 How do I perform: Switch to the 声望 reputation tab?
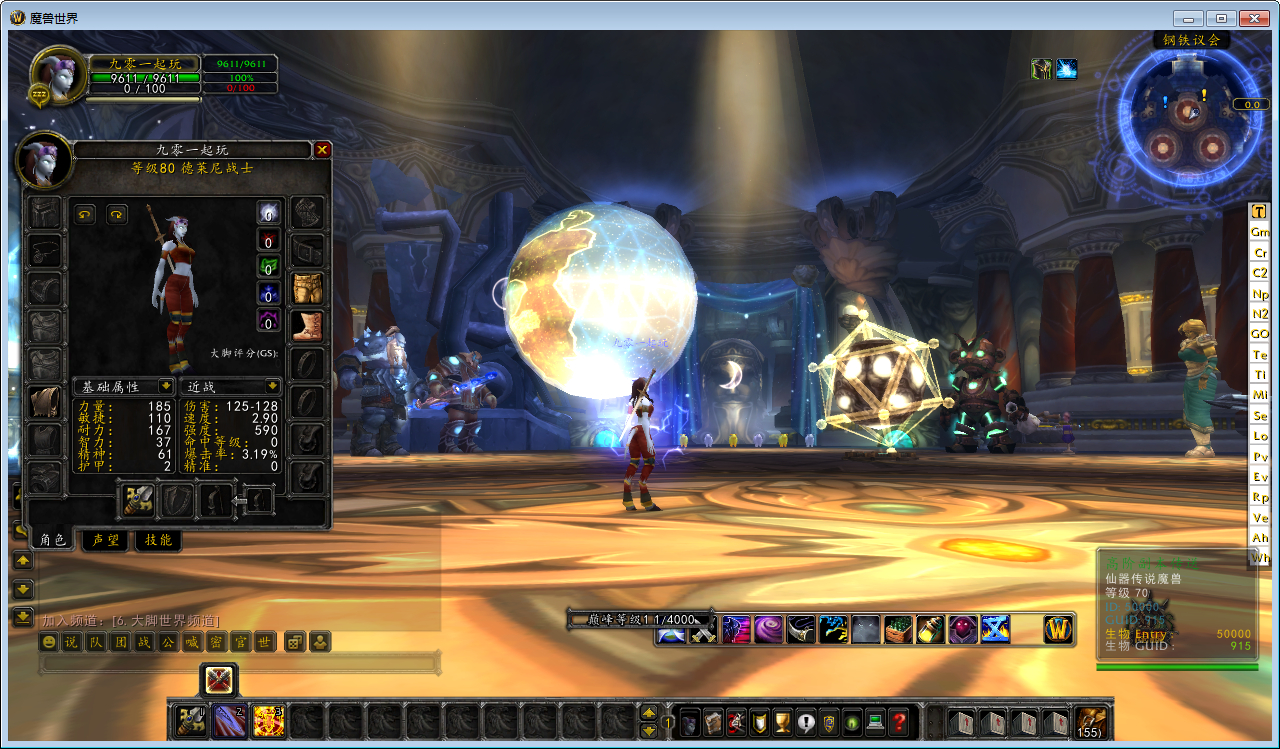tap(105, 540)
